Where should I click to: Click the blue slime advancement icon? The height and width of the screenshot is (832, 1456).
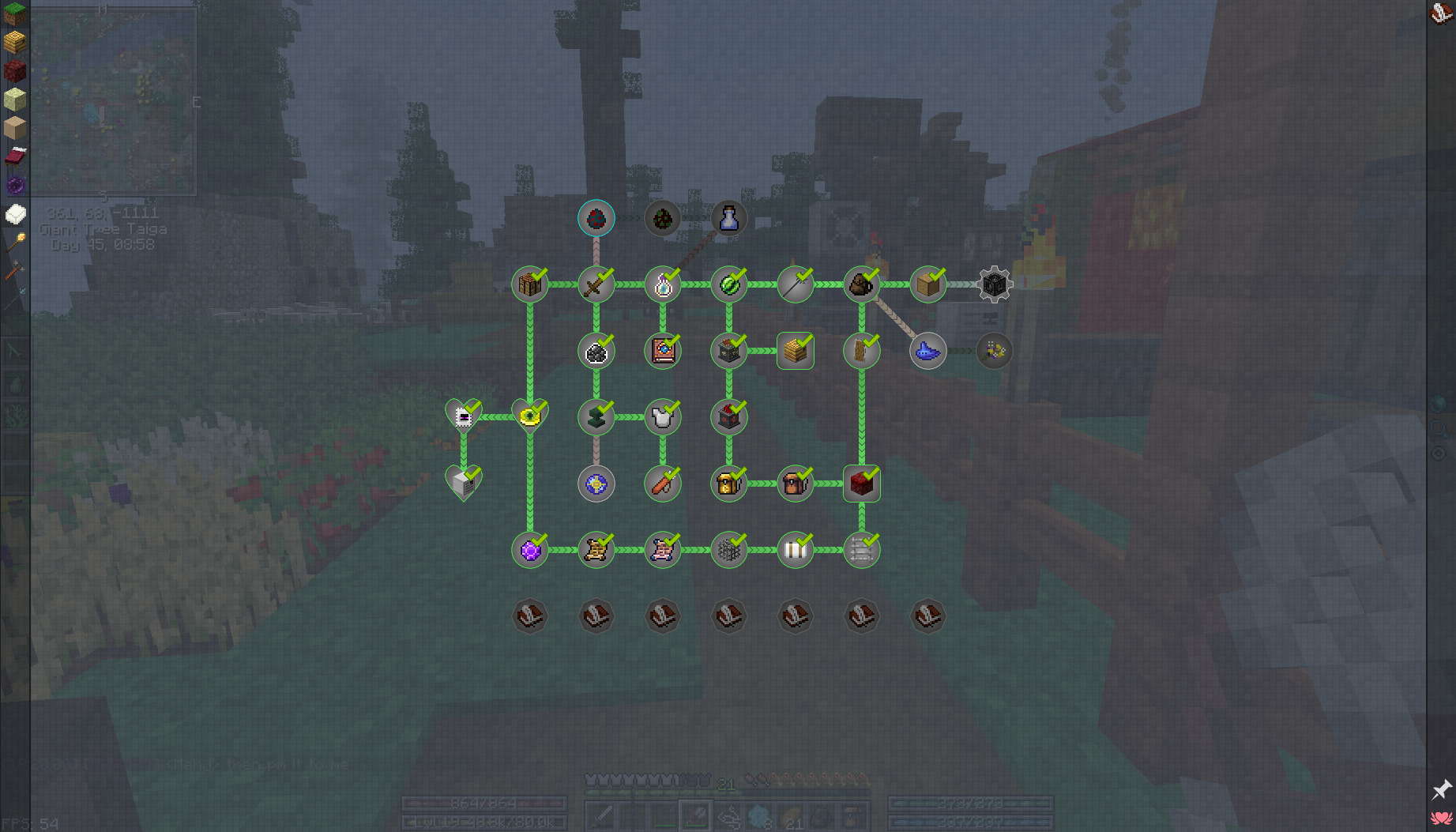pos(927,350)
